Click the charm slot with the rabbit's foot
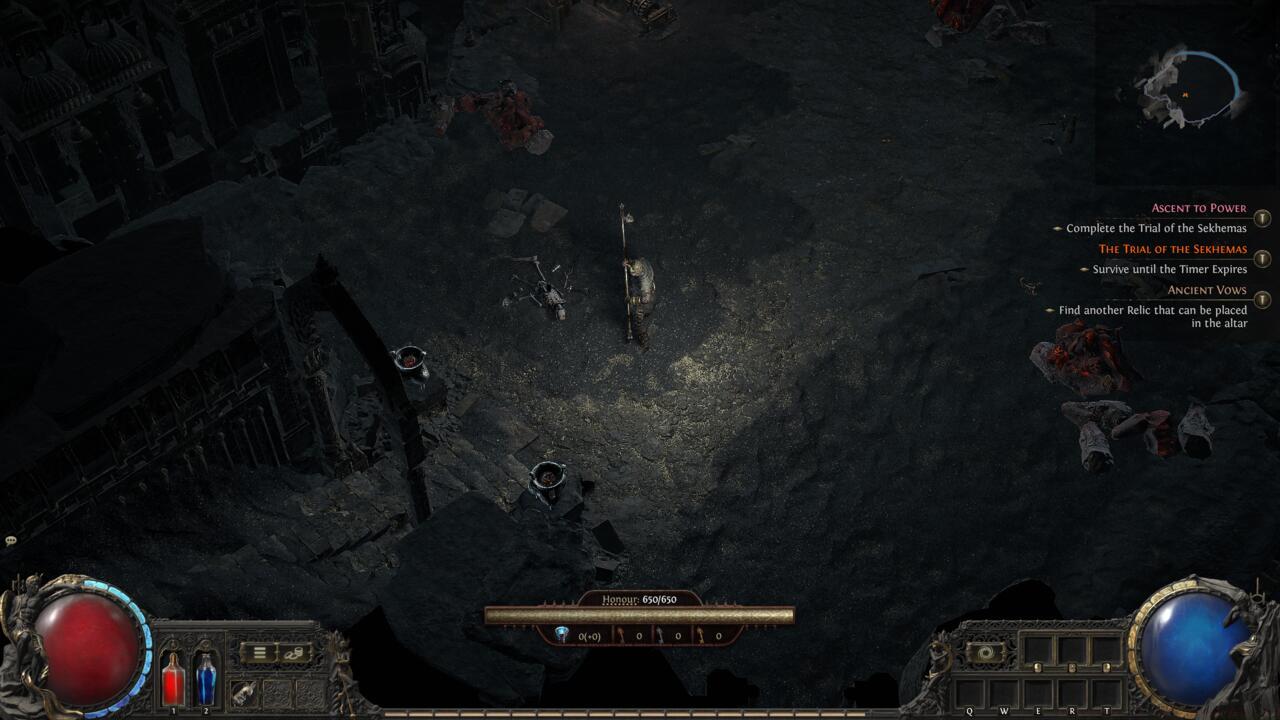This screenshot has width=1280, height=720. tap(244, 691)
